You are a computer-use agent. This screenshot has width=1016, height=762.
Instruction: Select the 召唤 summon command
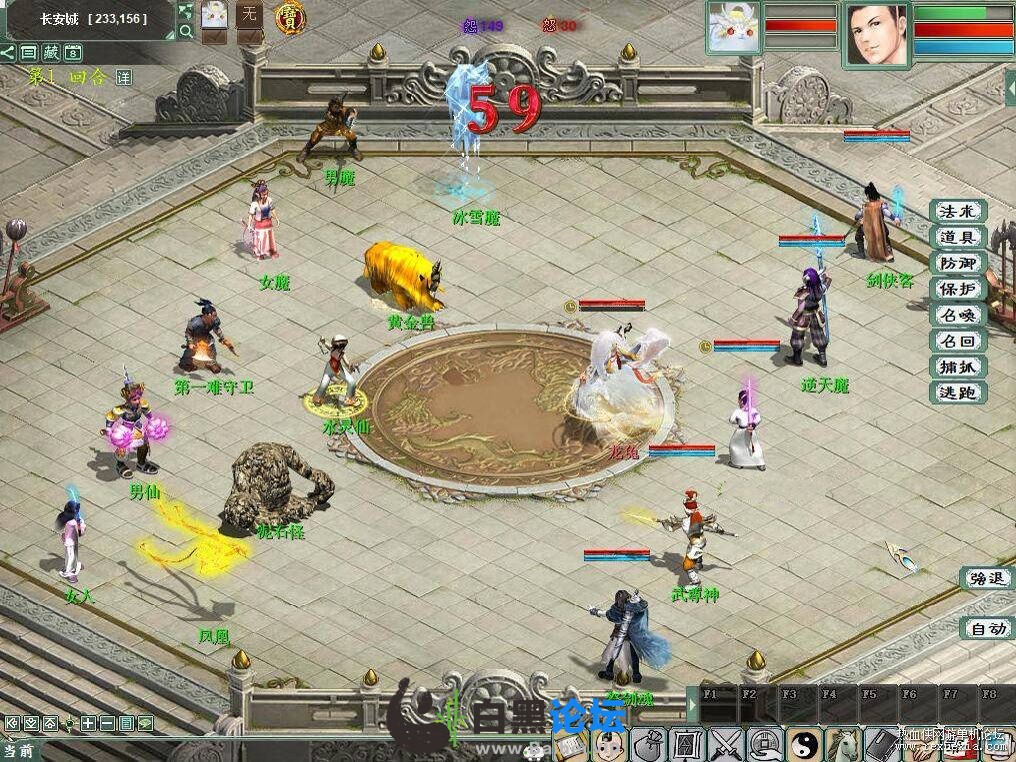click(x=958, y=315)
